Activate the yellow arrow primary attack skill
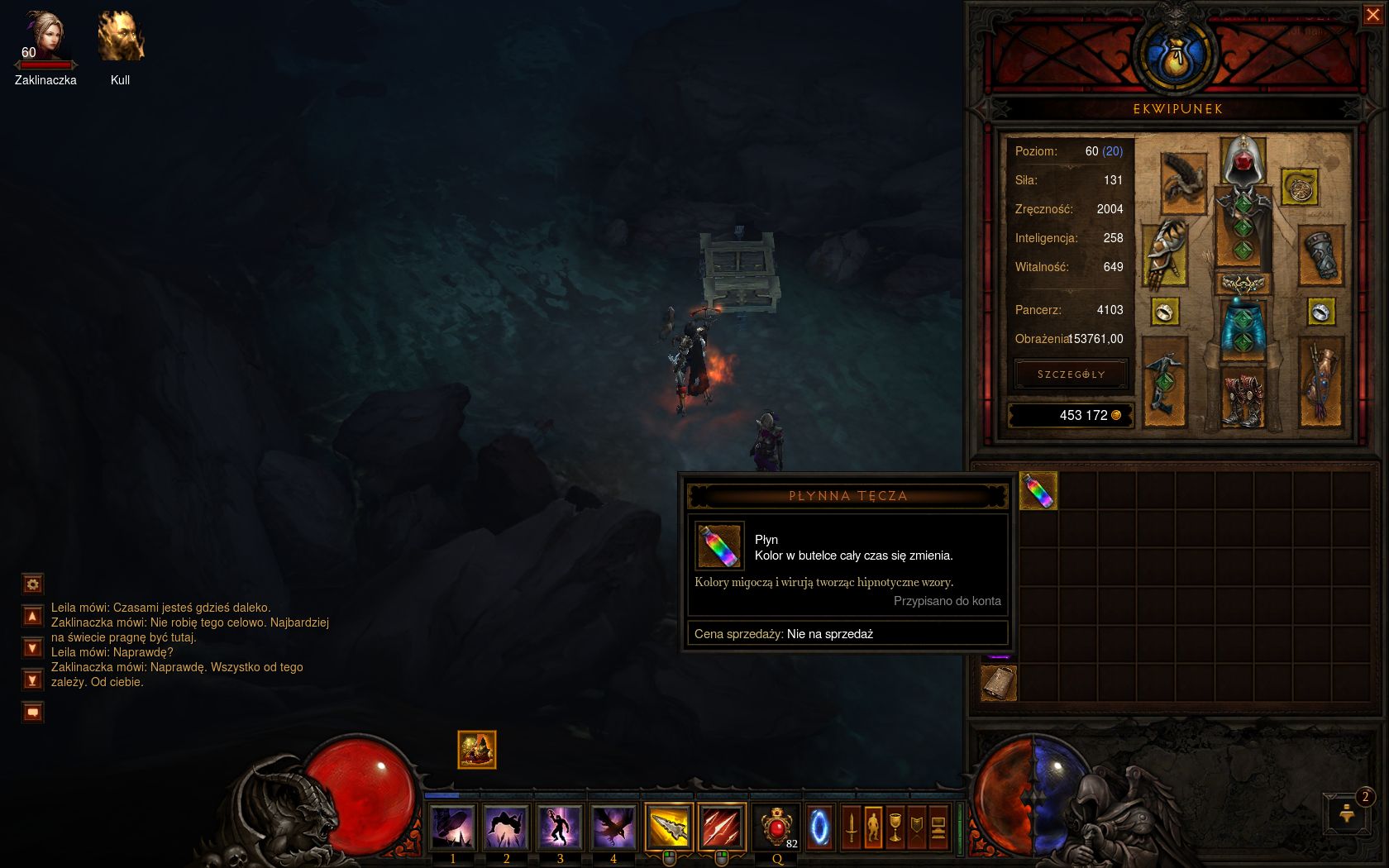 point(668,827)
